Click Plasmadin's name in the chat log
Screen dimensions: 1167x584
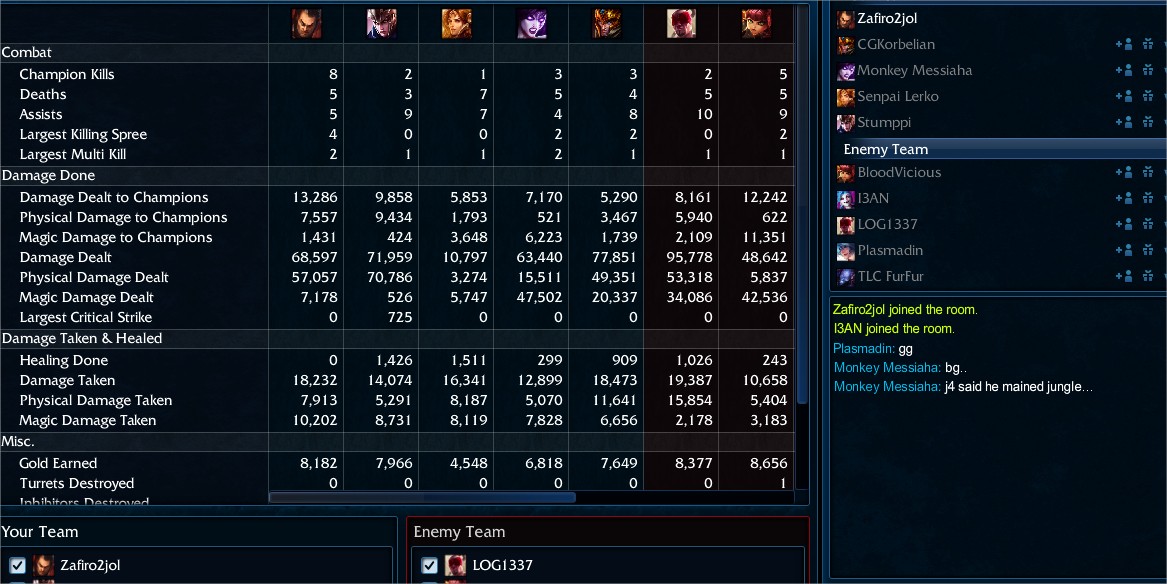(x=863, y=349)
